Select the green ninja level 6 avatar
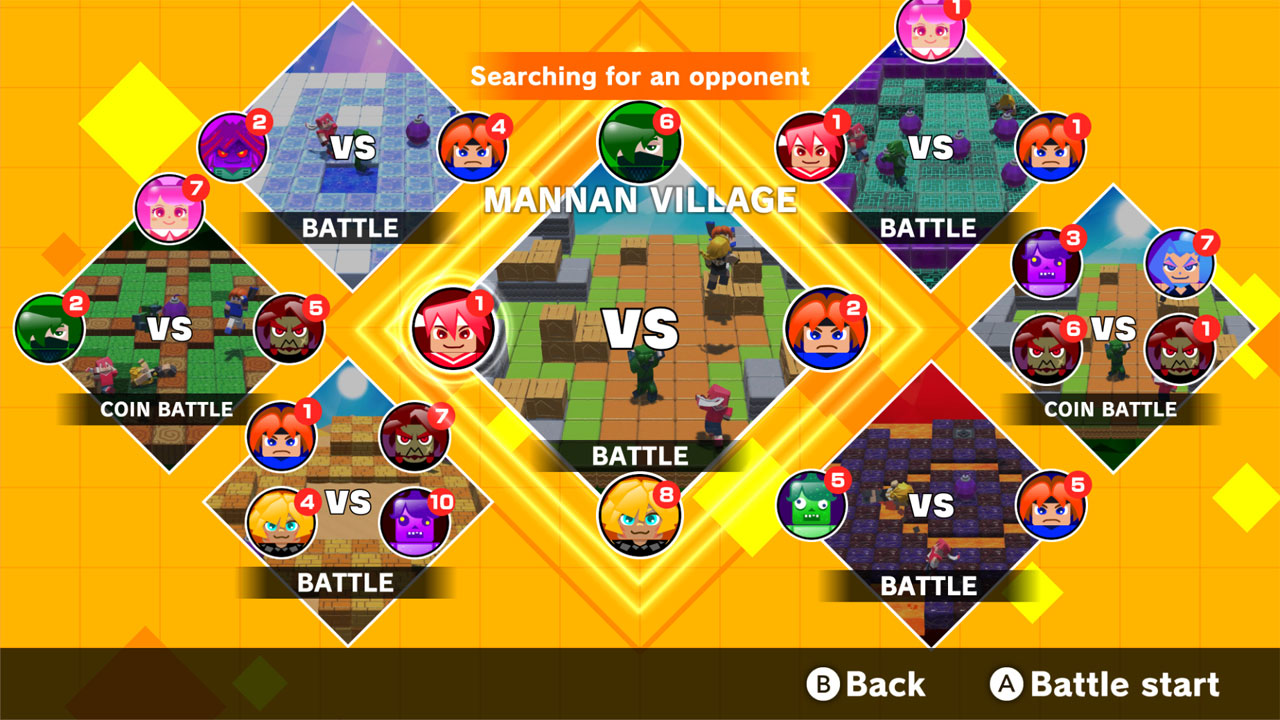 640,140
